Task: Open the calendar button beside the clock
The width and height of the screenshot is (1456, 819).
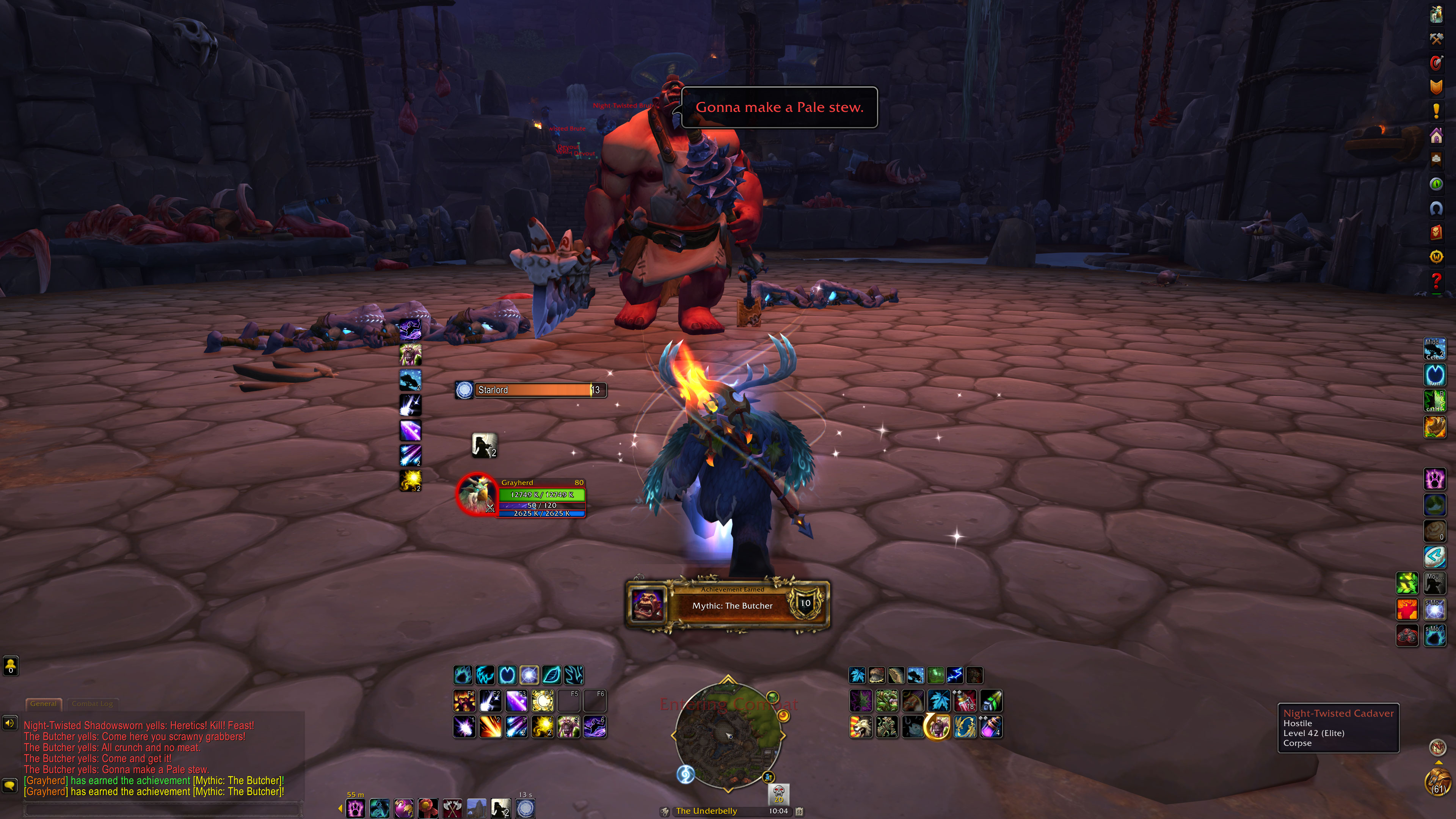Action: [x=799, y=812]
